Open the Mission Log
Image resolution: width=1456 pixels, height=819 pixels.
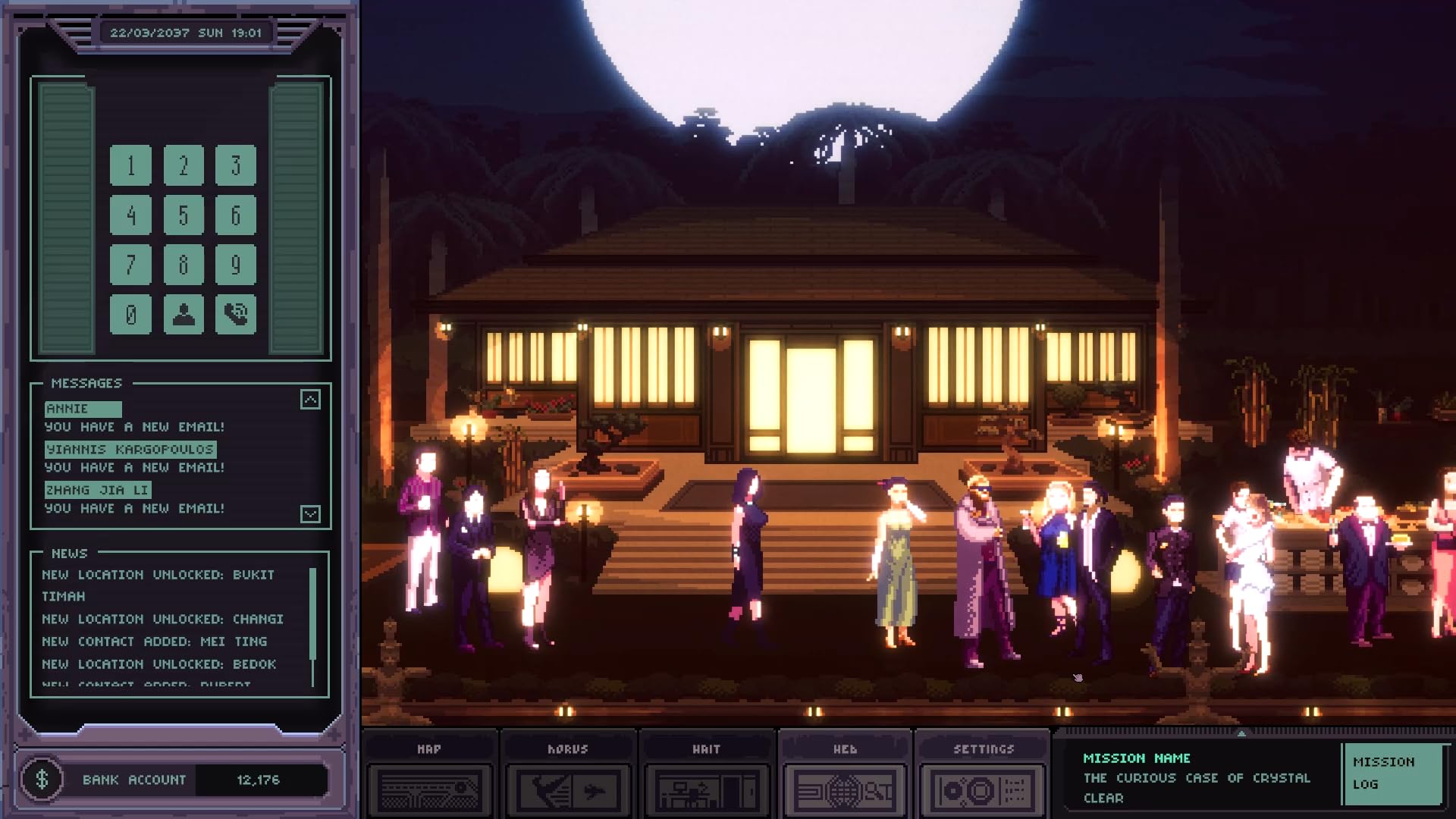(x=1391, y=773)
